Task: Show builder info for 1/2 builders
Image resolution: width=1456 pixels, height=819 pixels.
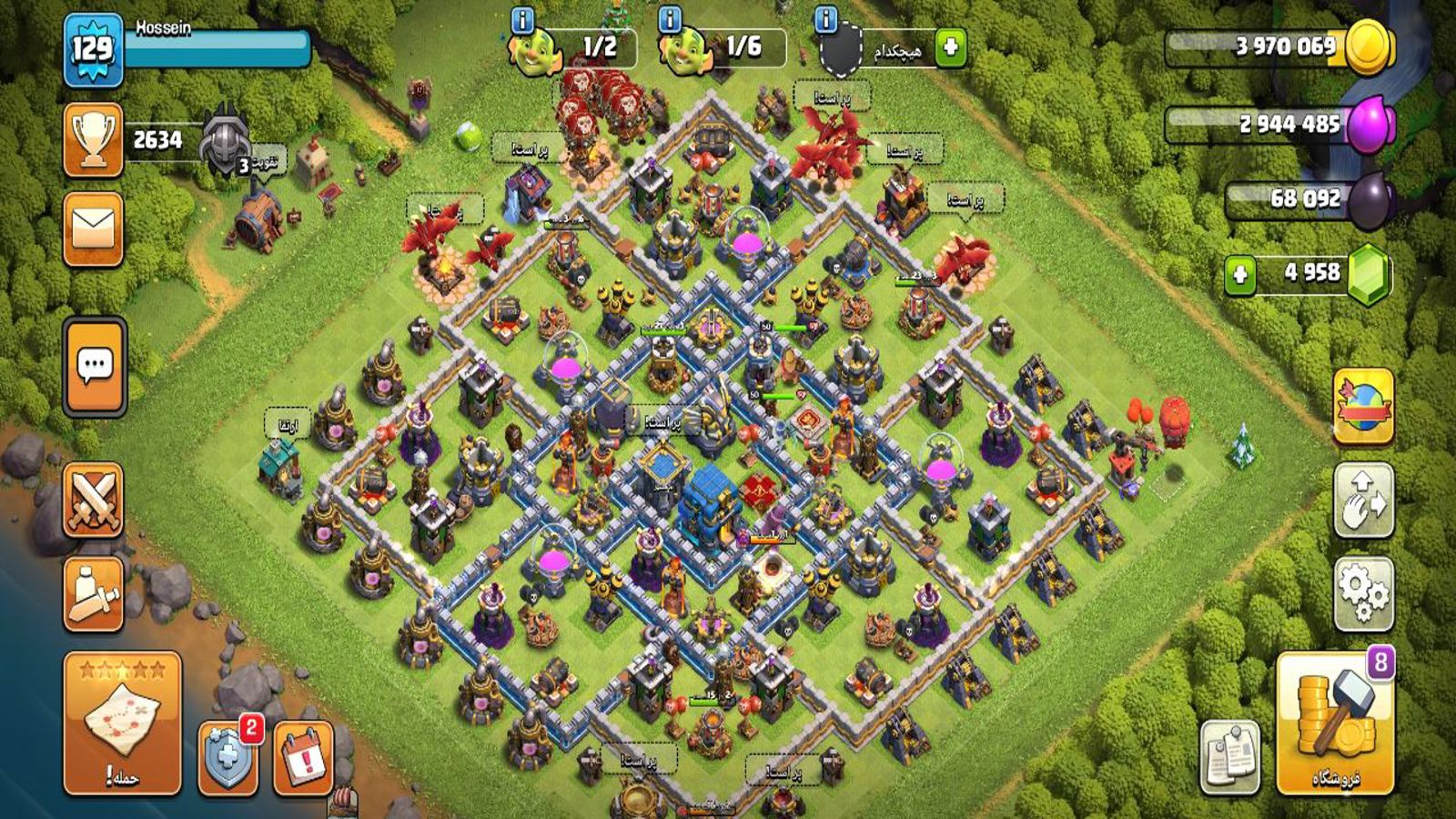Action: (x=522, y=20)
